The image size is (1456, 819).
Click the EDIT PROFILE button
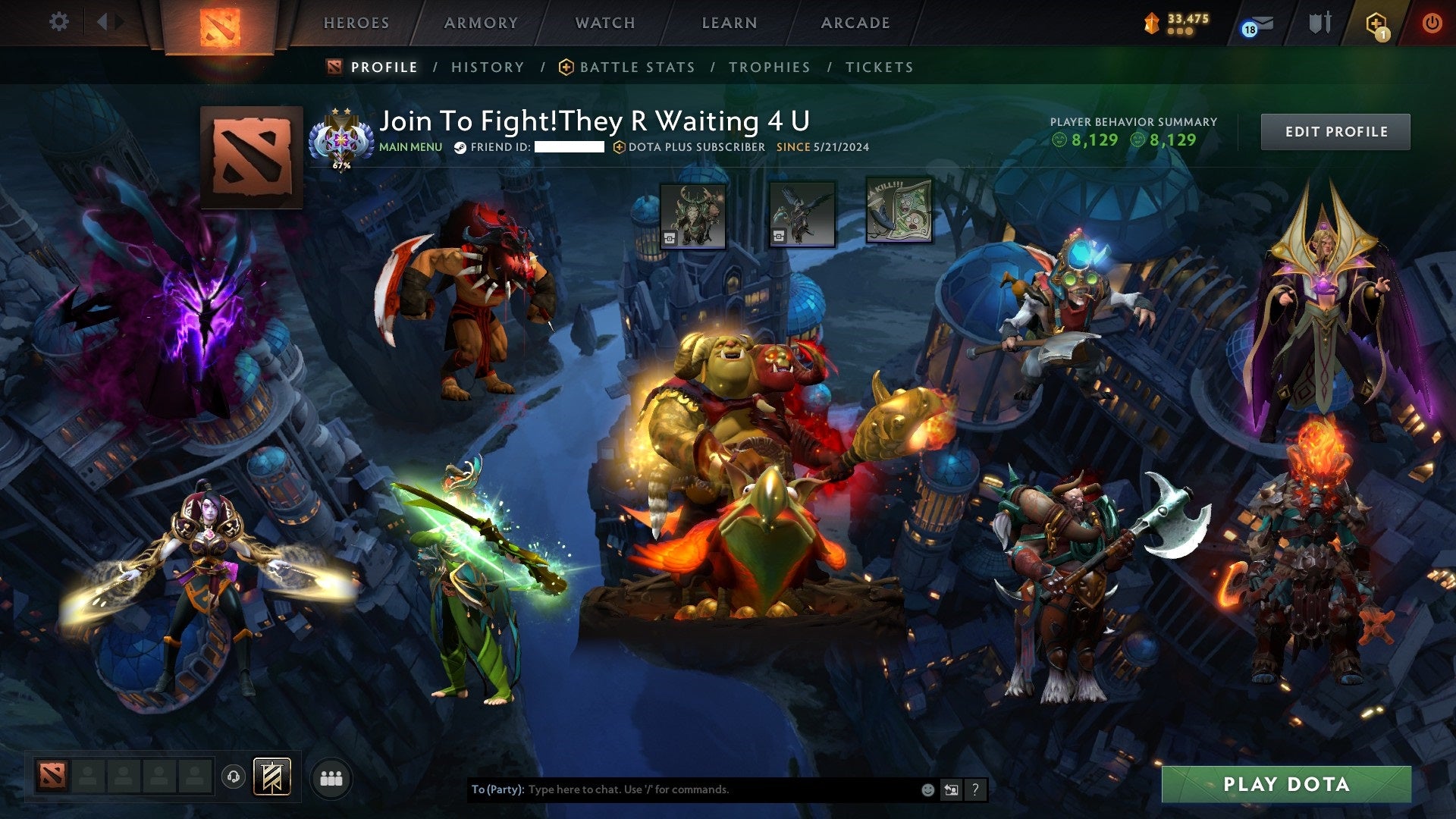tap(1335, 131)
